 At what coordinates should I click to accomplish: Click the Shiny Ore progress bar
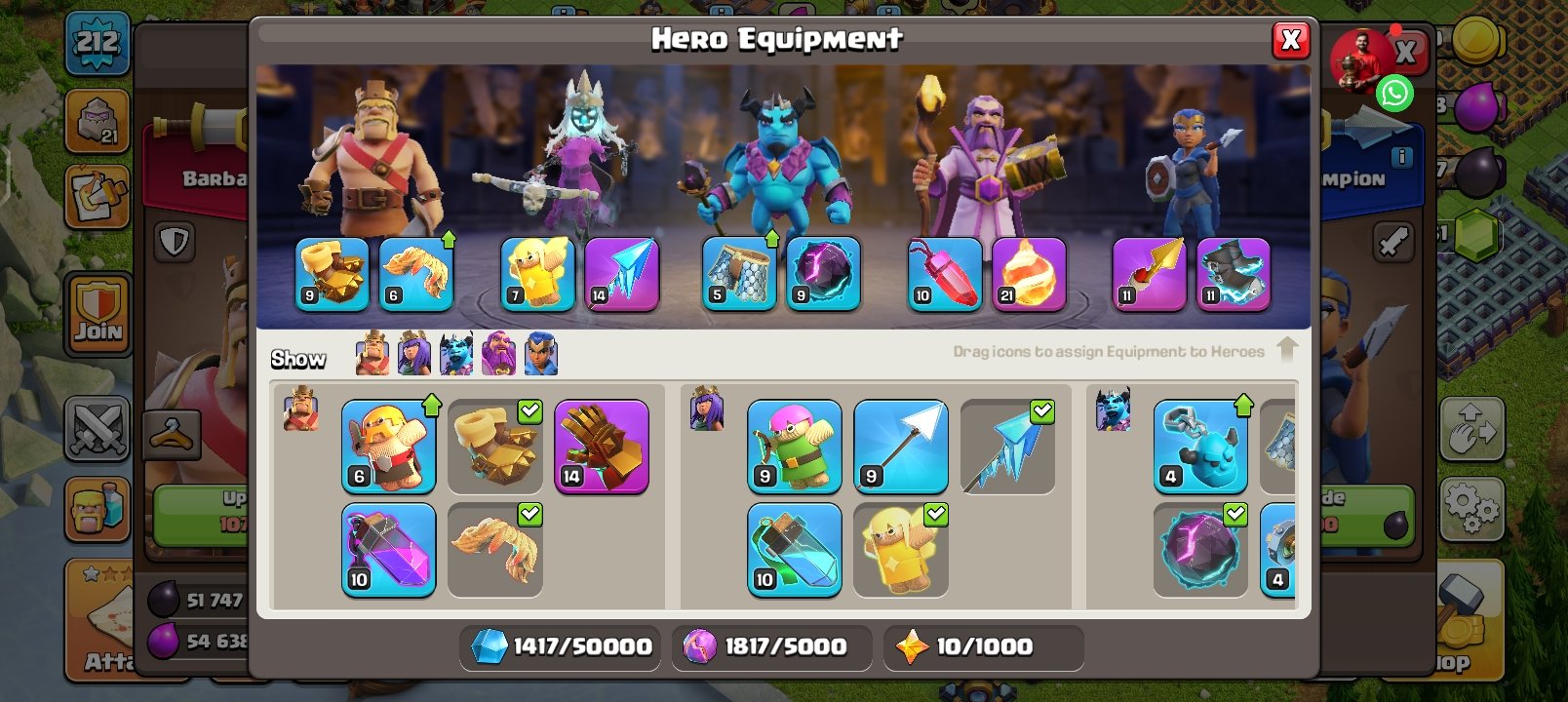tap(559, 646)
